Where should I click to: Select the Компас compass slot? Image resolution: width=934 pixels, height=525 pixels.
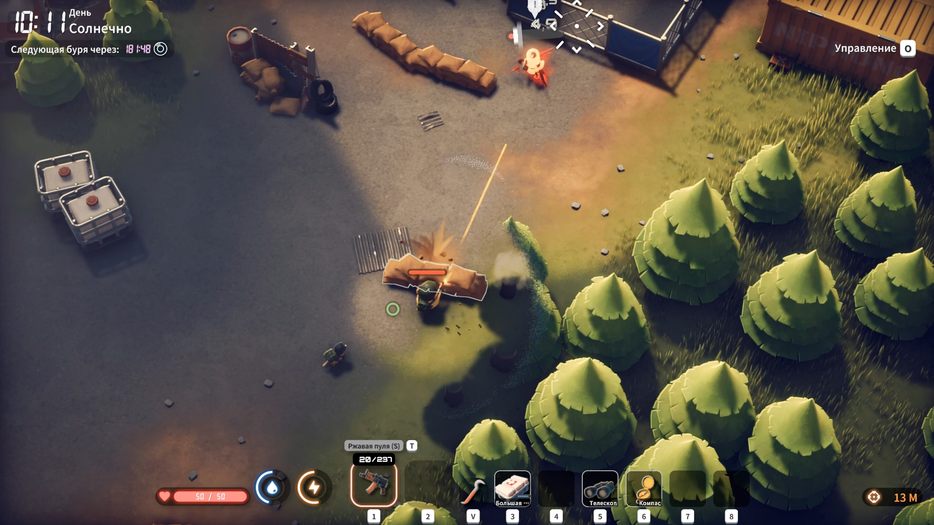tap(643, 488)
